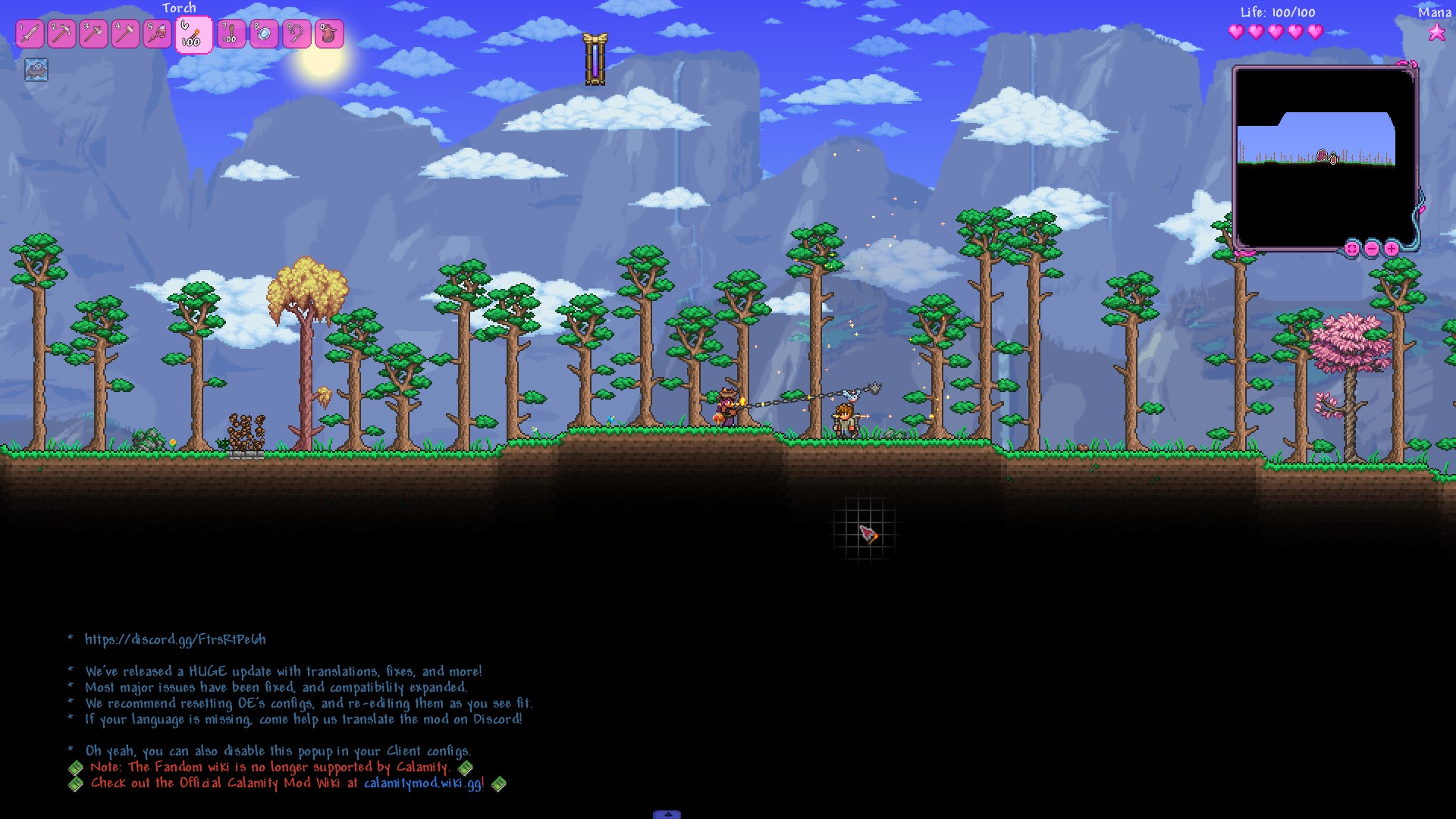Equip the pickaxe from the hotbar

(x=62, y=34)
